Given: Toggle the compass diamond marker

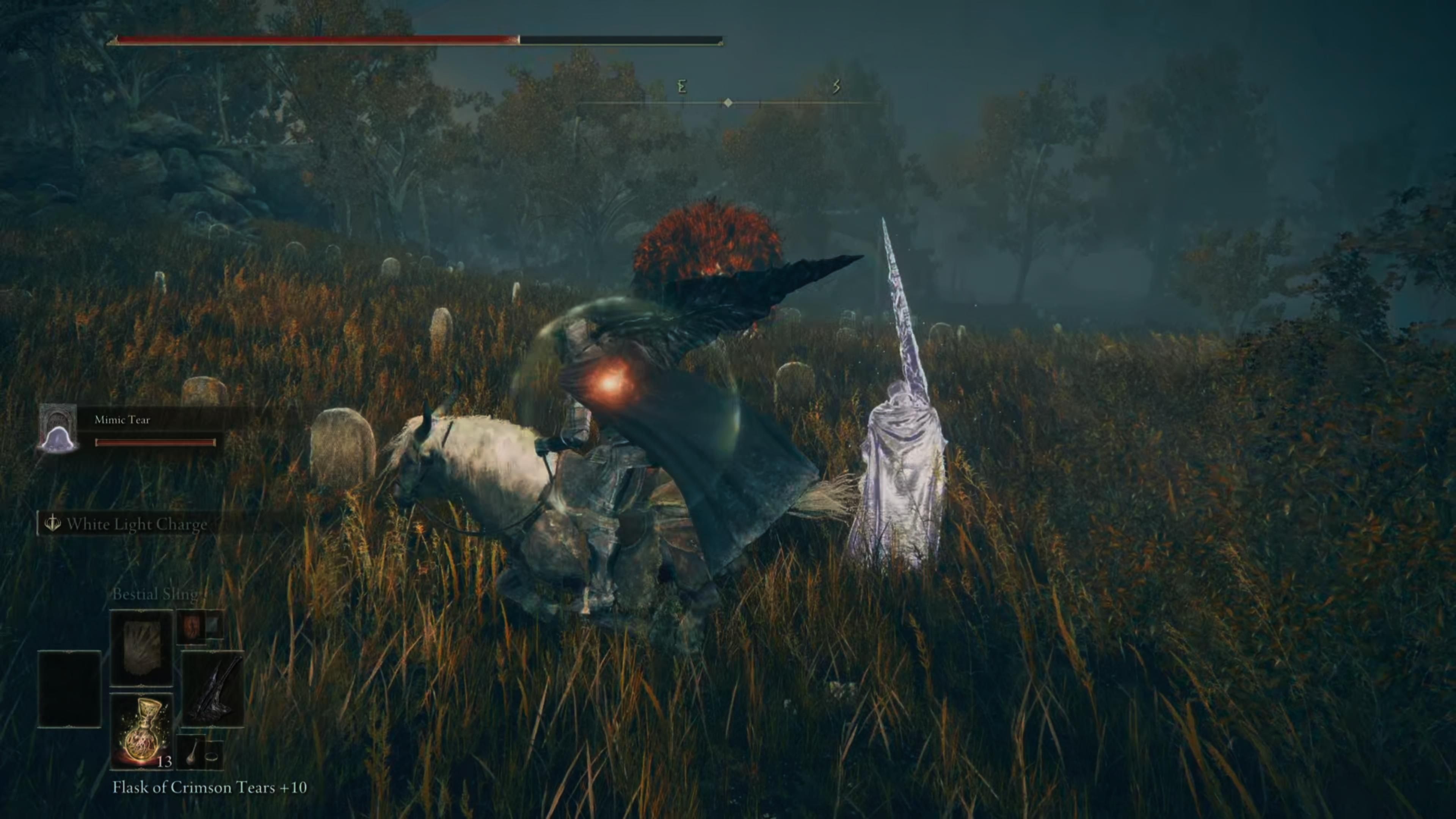Looking at the screenshot, I should (x=728, y=104).
